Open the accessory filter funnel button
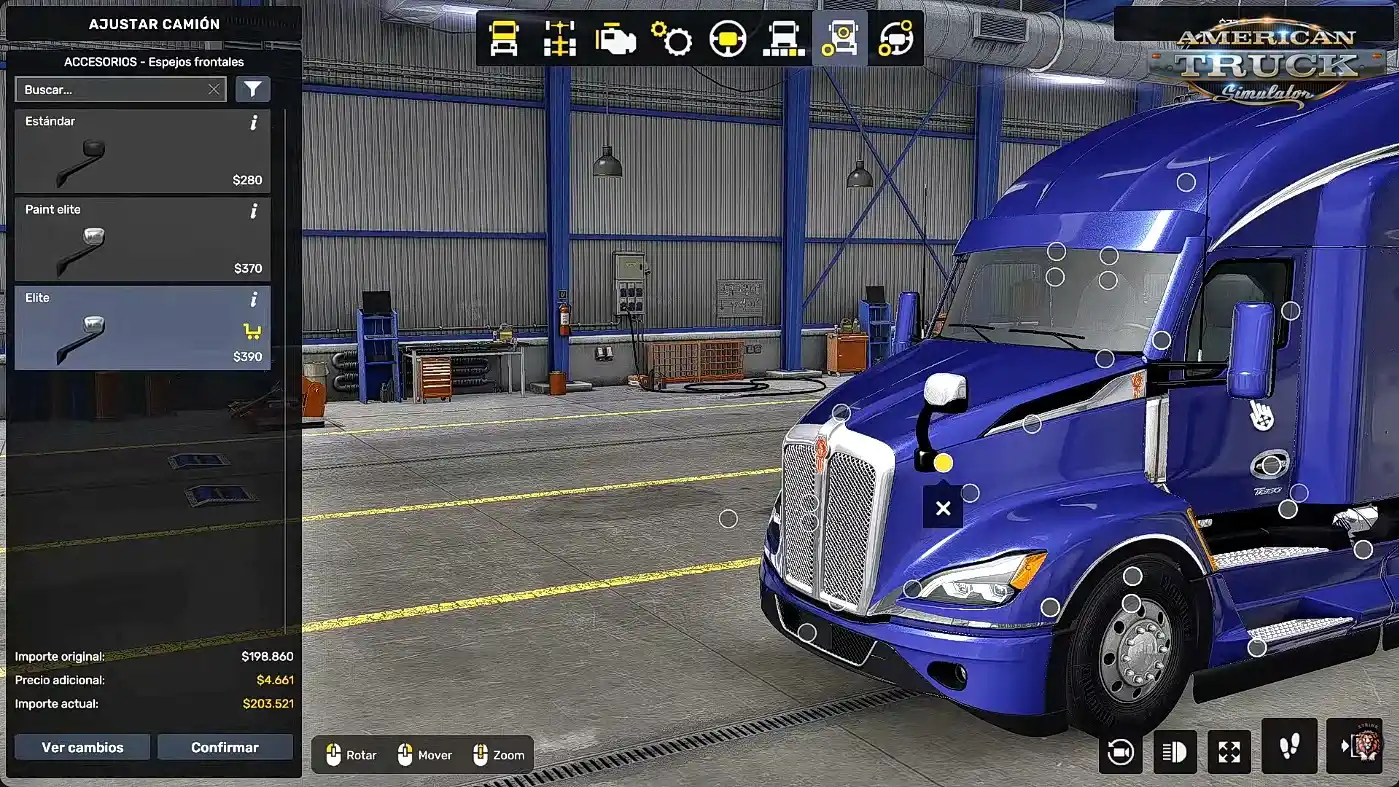The width and height of the screenshot is (1399, 787). tap(253, 90)
